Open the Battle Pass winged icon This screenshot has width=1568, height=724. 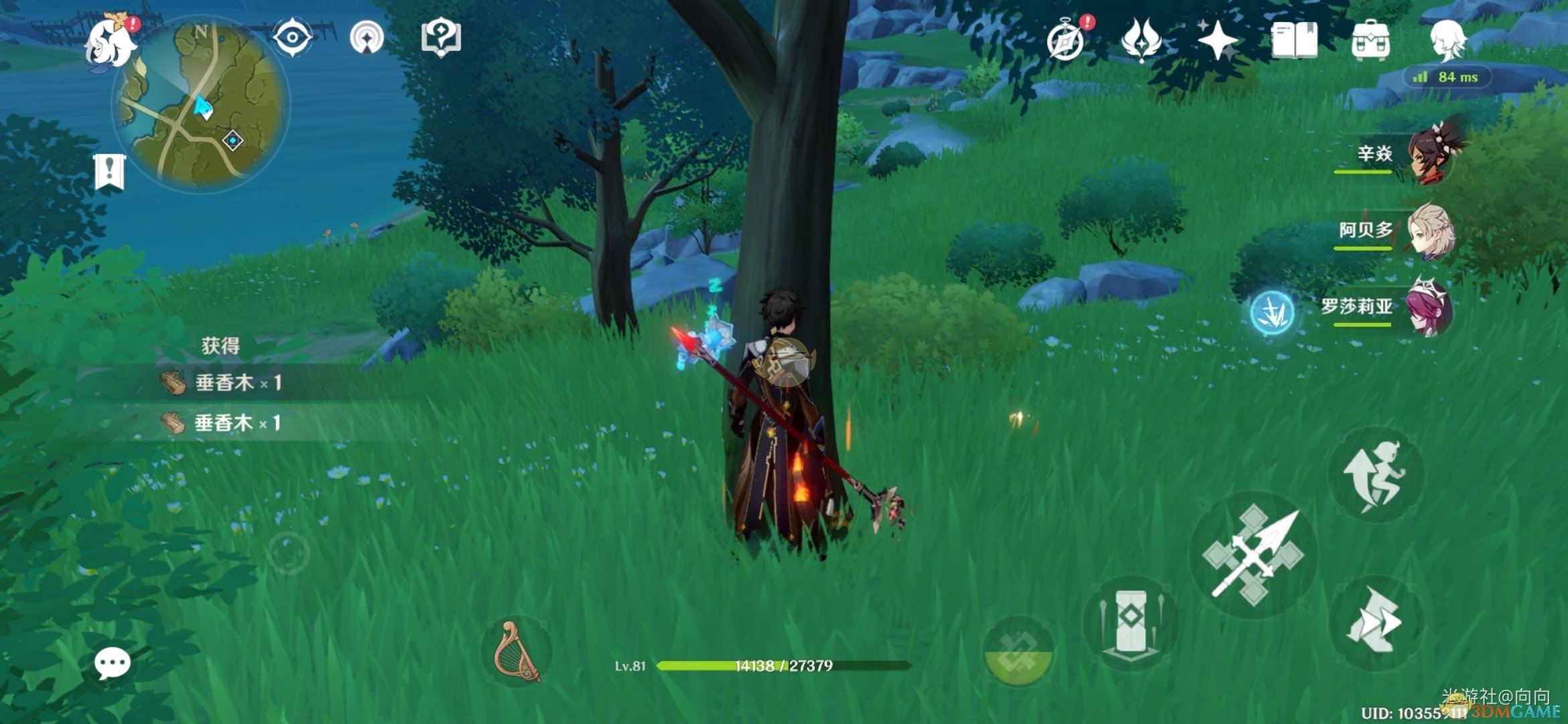[x=1141, y=40]
